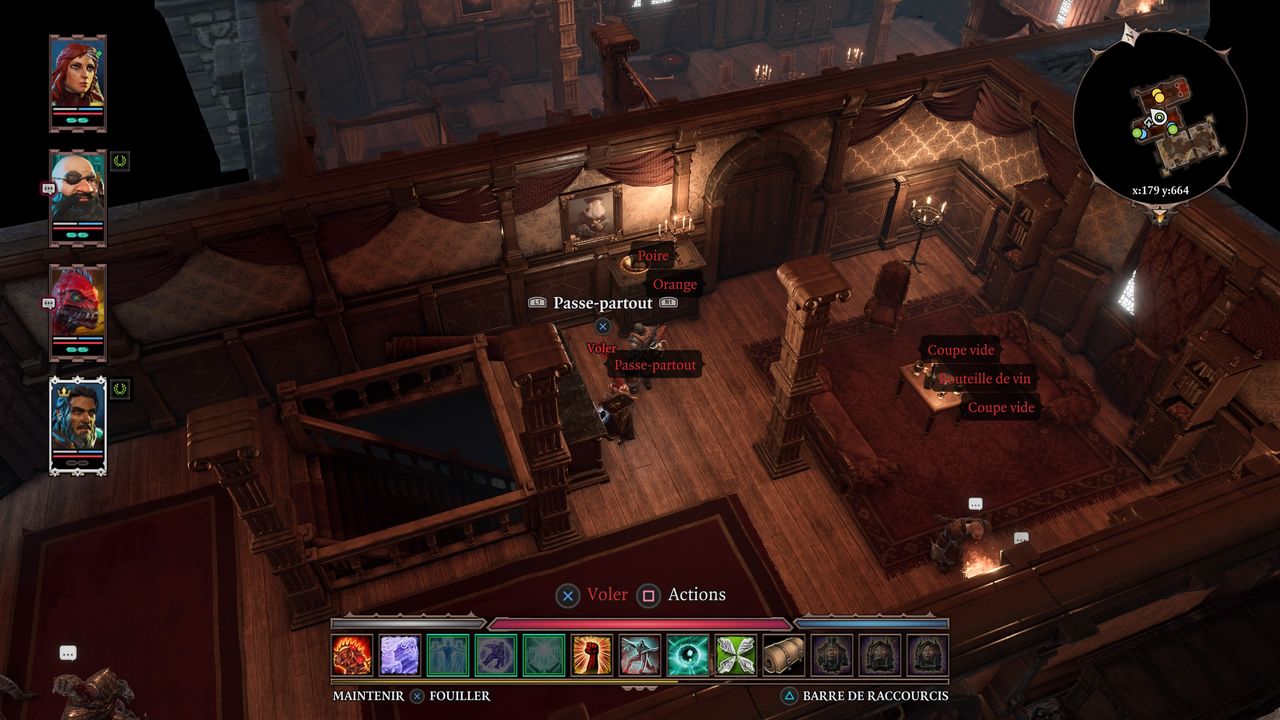This screenshot has height=720, width=1280.
Task: Pick the Orange item label
Action: (675, 284)
